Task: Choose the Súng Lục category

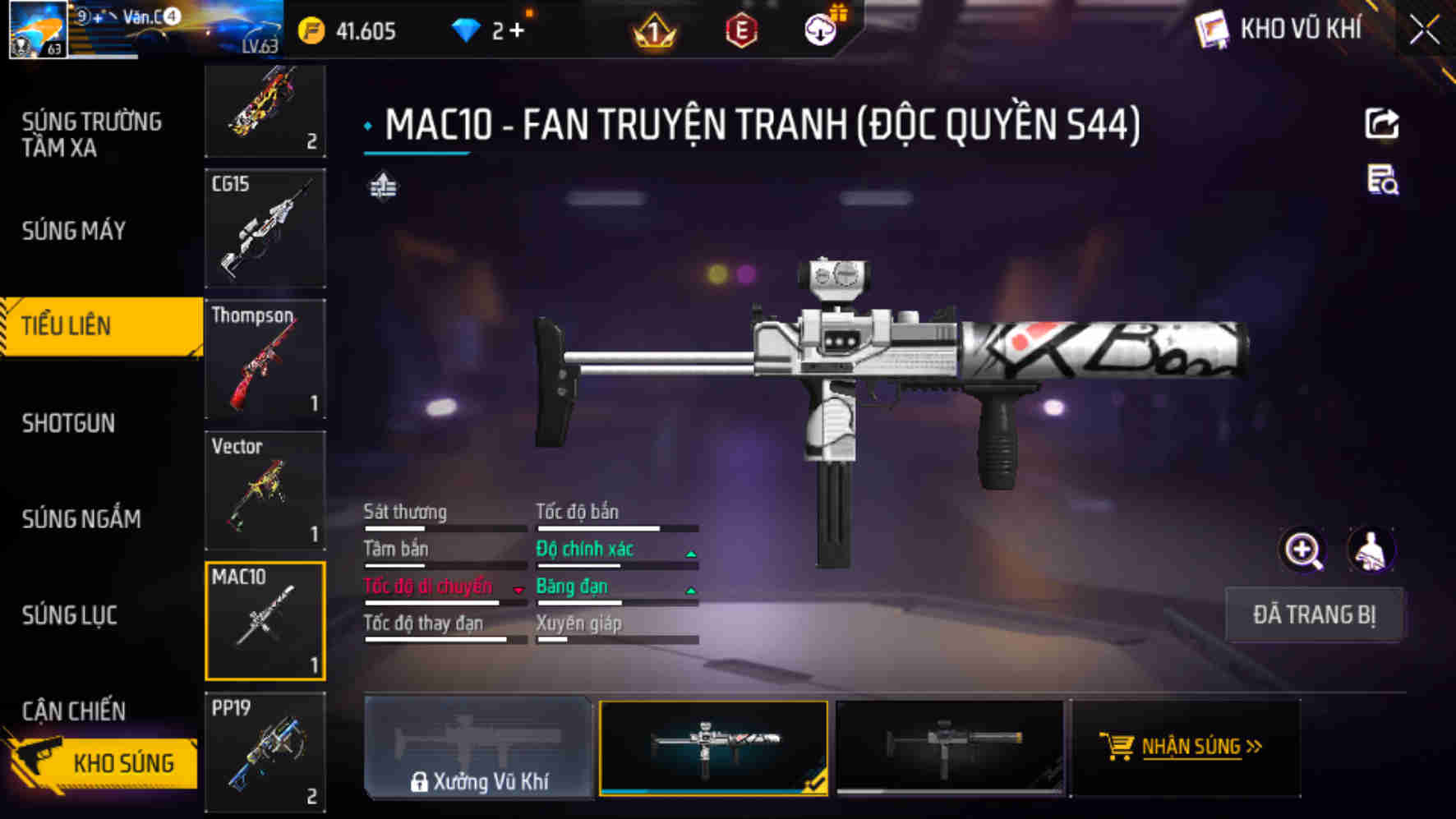Action: [x=70, y=614]
